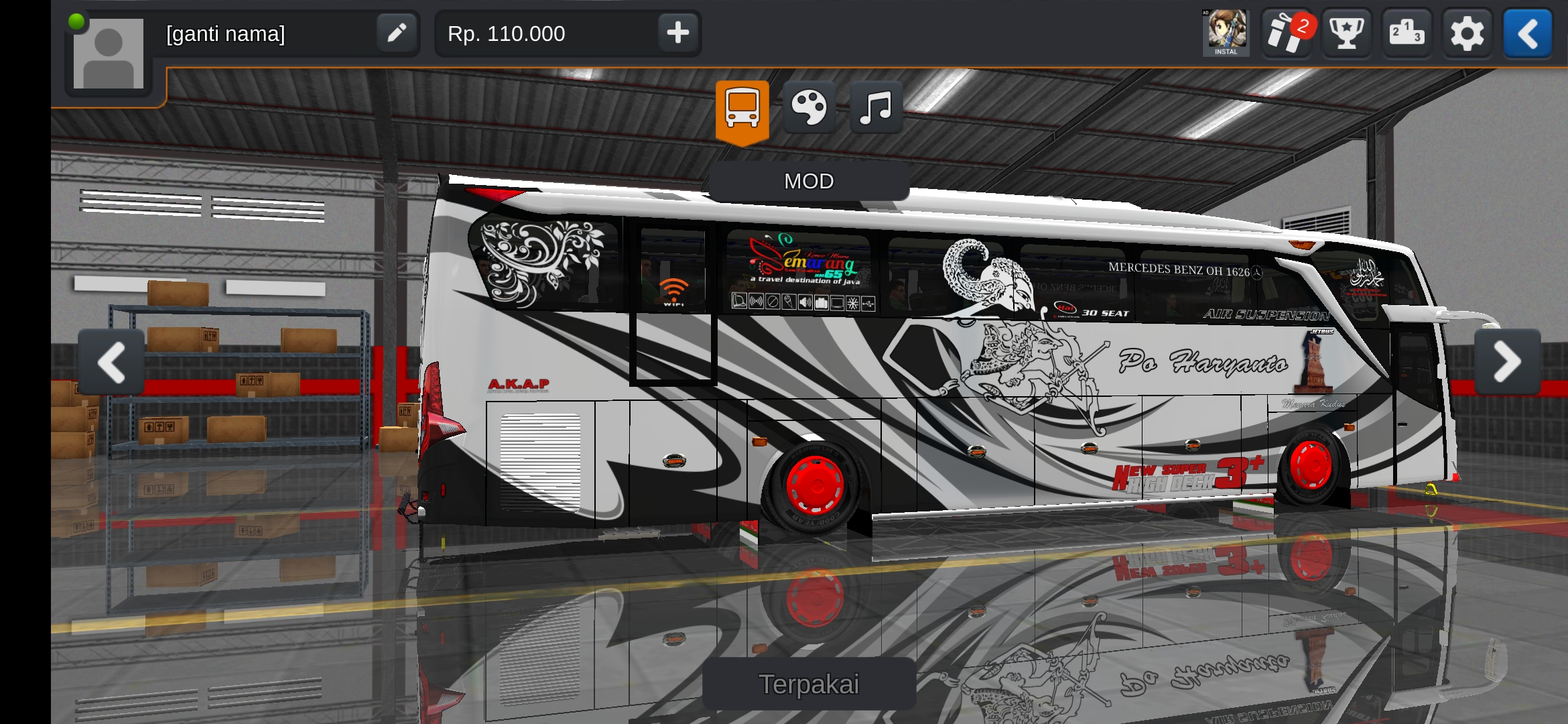Install the advertised game via INSTAL banner
1568x724 pixels.
click(1226, 32)
